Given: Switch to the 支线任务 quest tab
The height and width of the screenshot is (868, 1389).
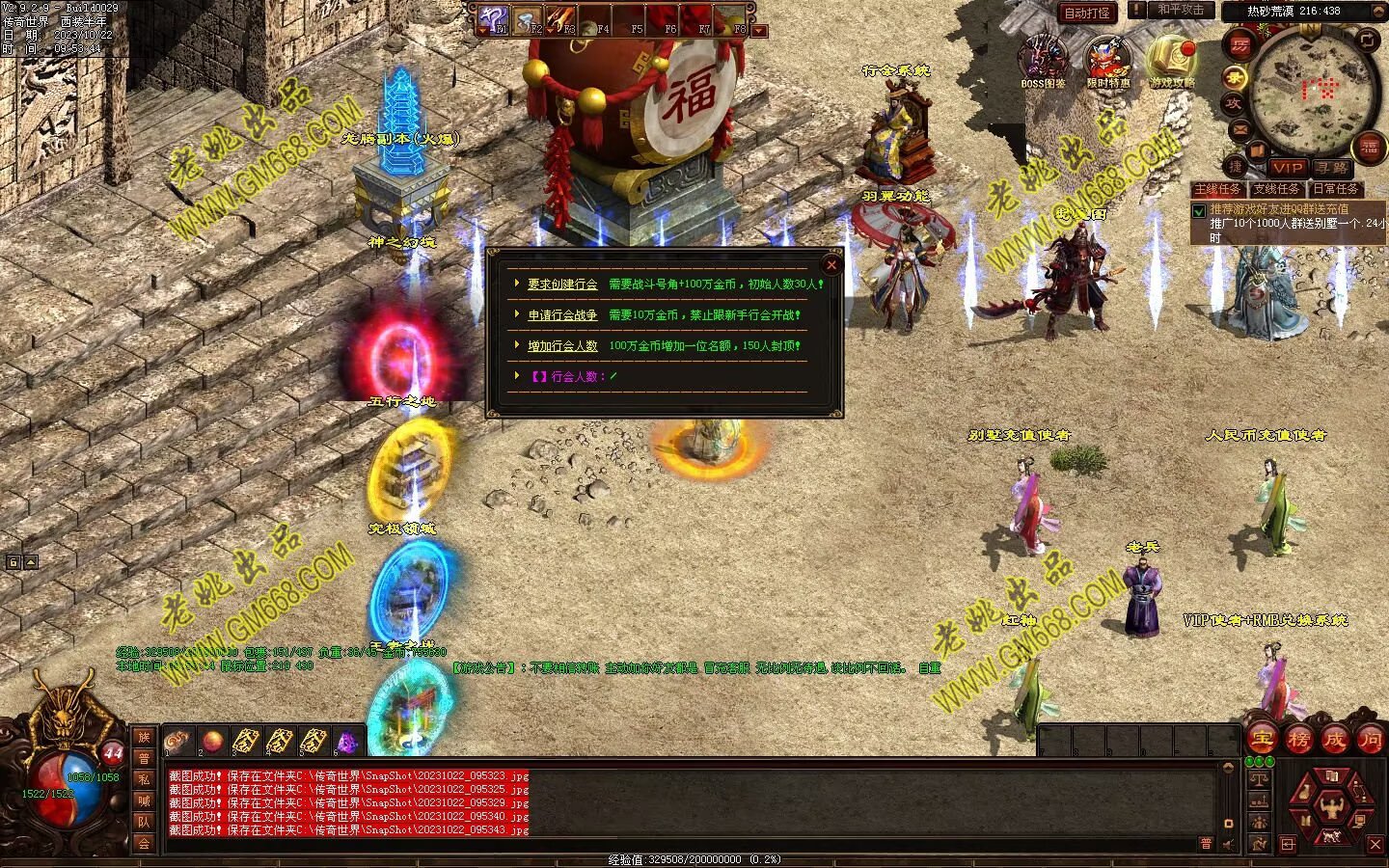Looking at the screenshot, I should [x=1276, y=189].
